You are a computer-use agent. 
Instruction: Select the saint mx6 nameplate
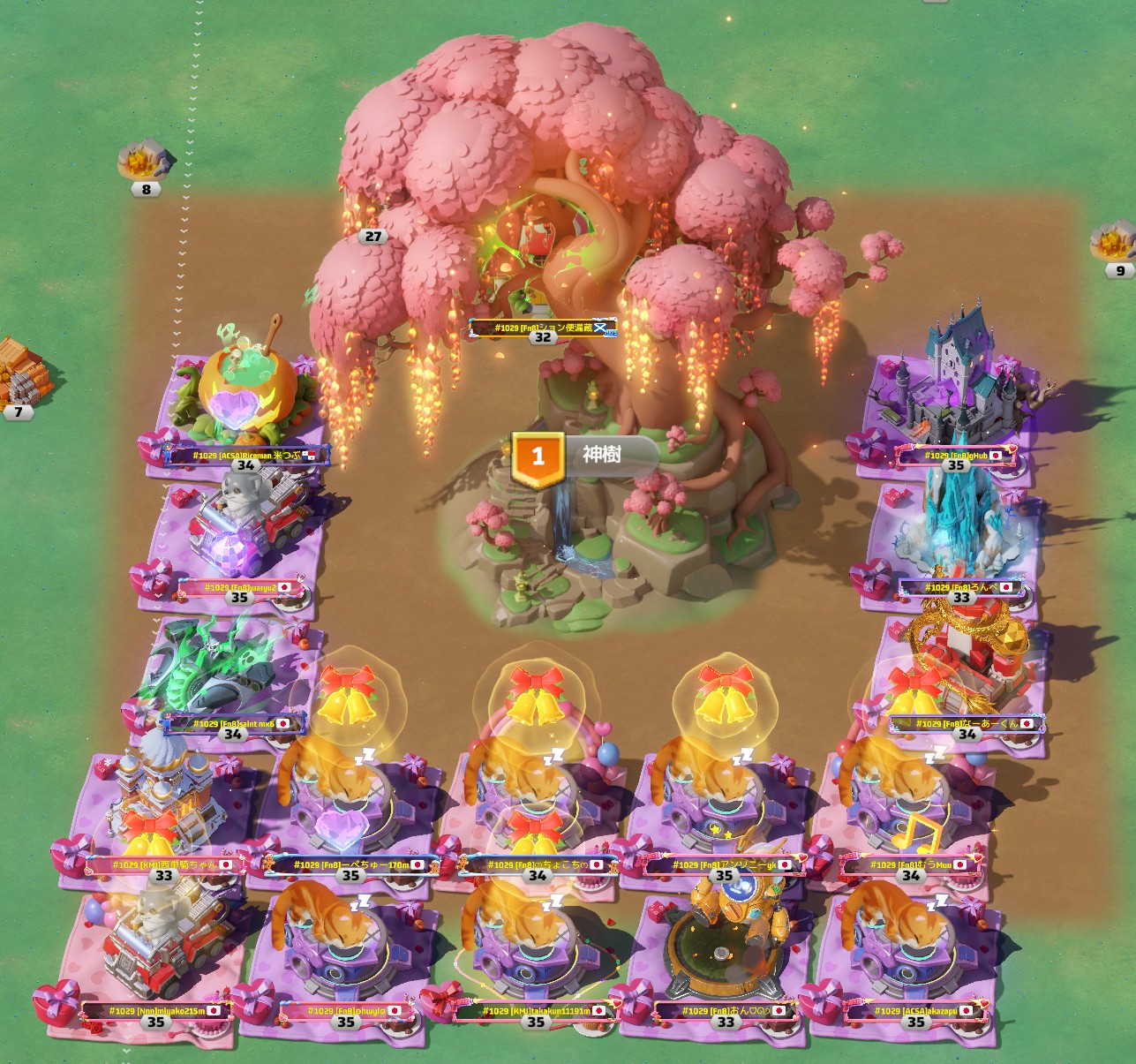coord(233,724)
